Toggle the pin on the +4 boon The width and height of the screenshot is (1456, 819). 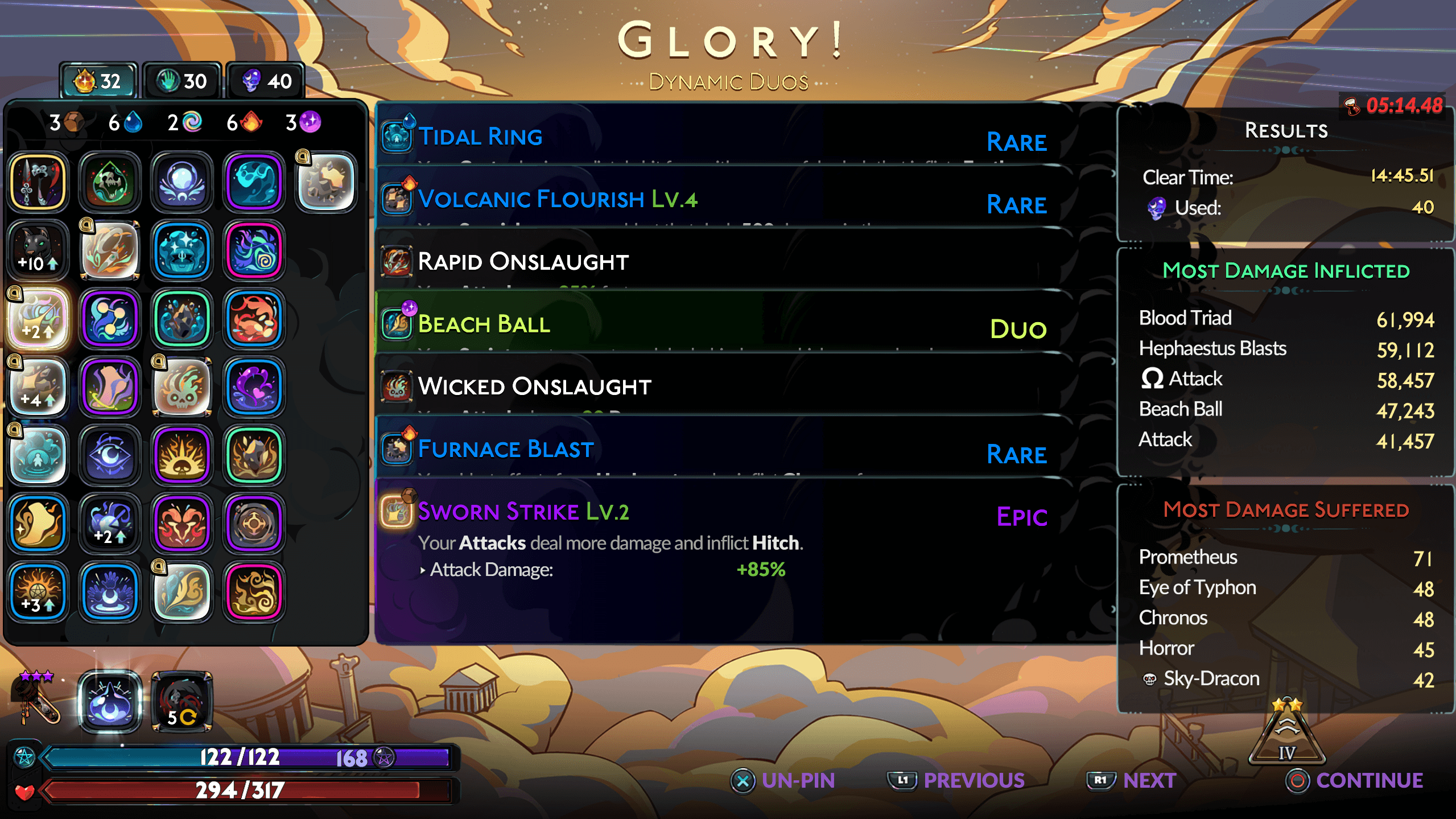38,387
